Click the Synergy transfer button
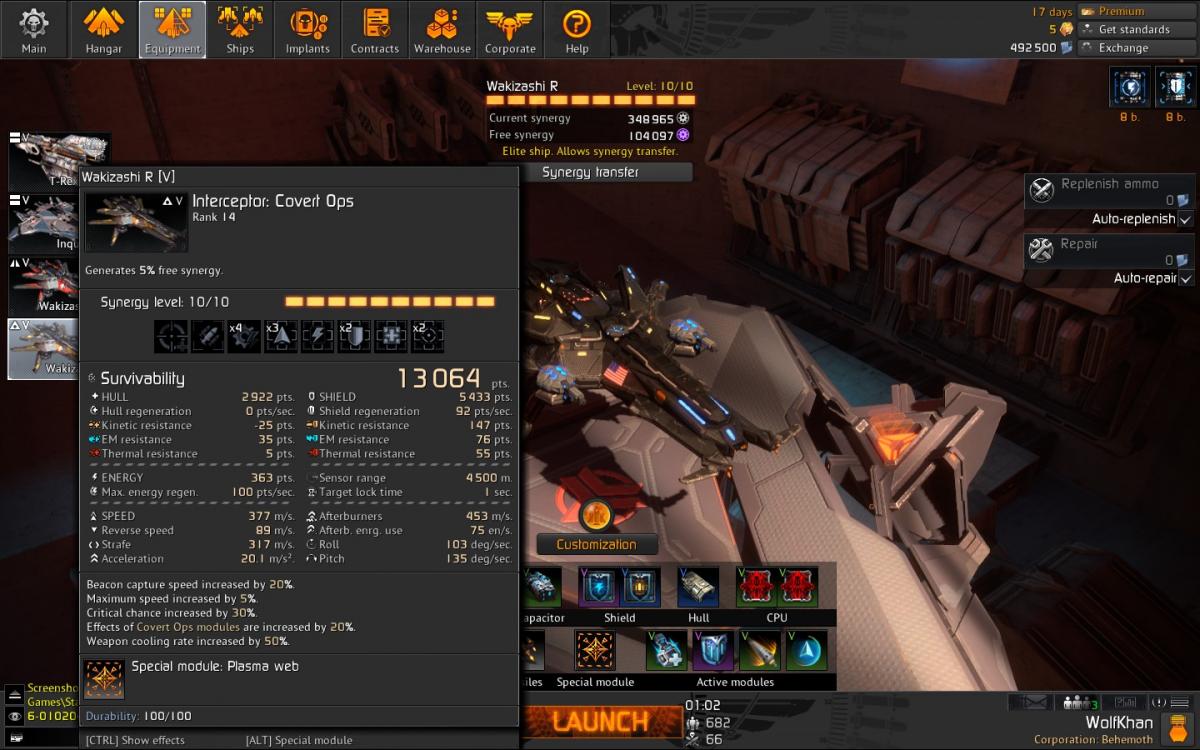This screenshot has width=1200, height=750. click(590, 172)
